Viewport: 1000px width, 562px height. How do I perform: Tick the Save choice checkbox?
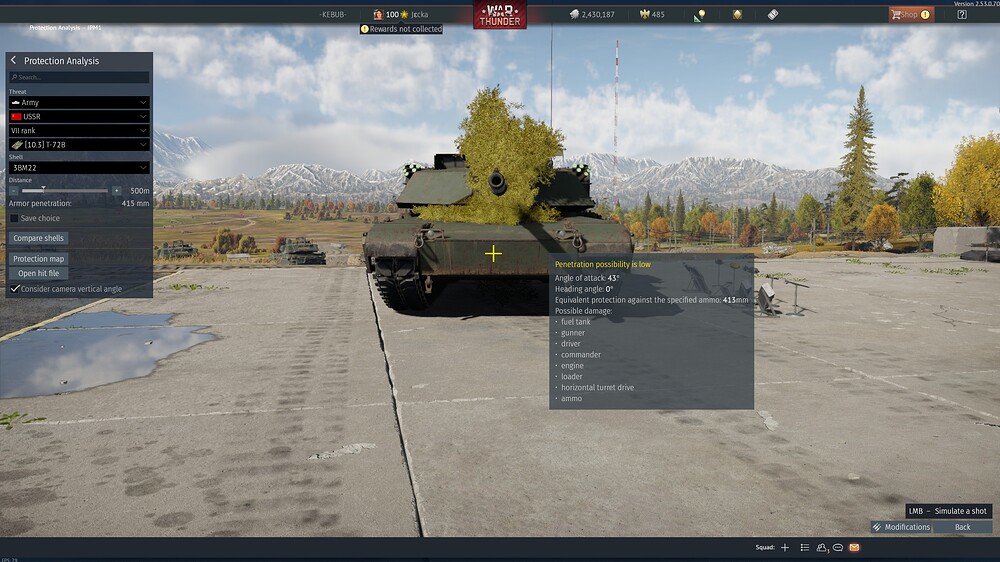pyautogui.click(x=14, y=218)
